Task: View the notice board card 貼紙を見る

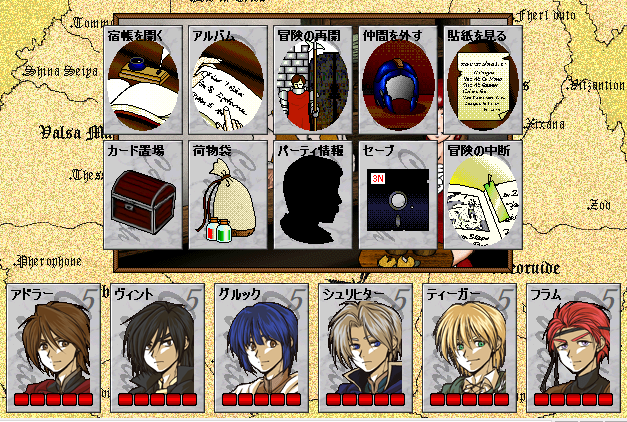Action: [481, 80]
